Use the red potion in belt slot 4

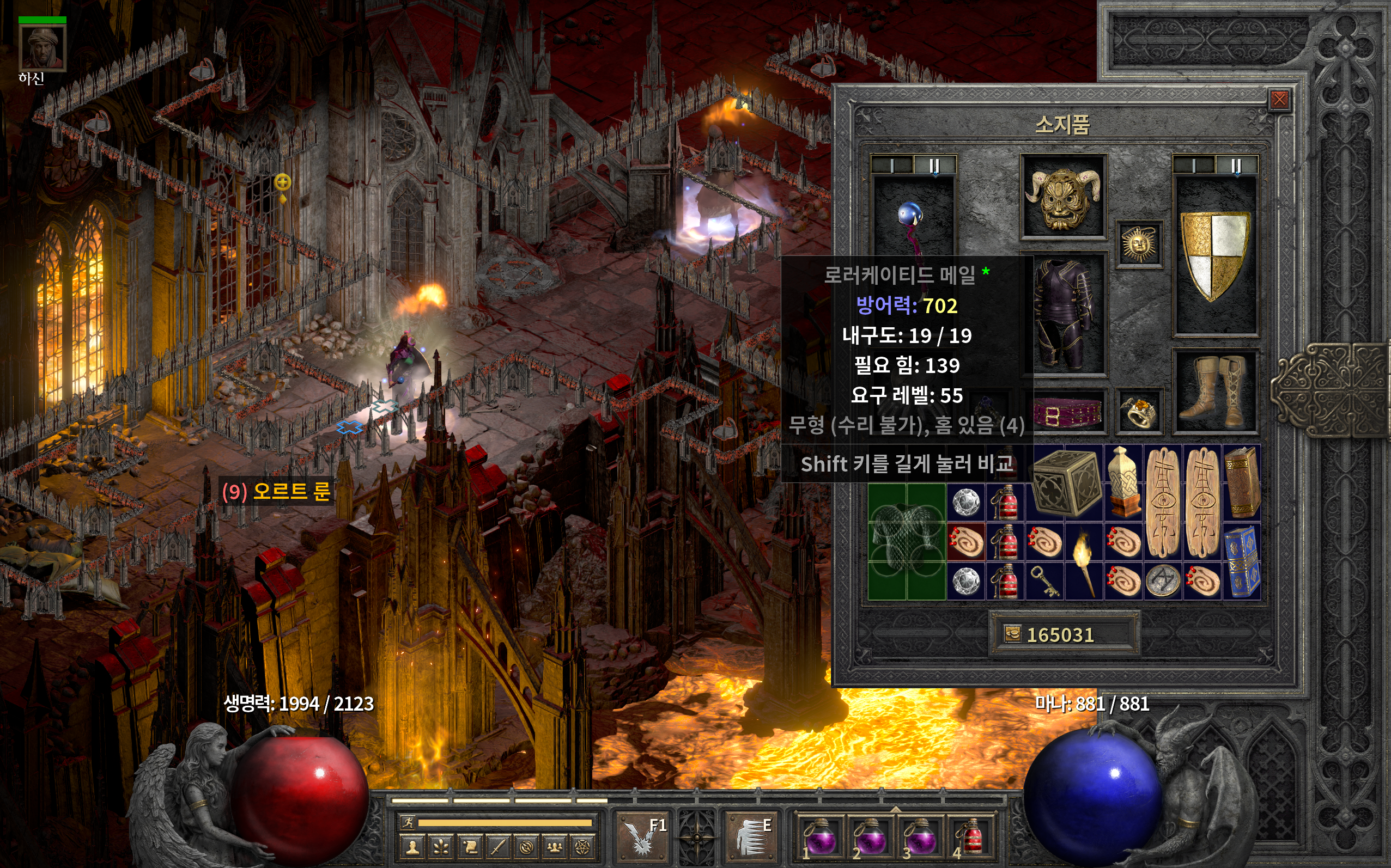(971, 837)
